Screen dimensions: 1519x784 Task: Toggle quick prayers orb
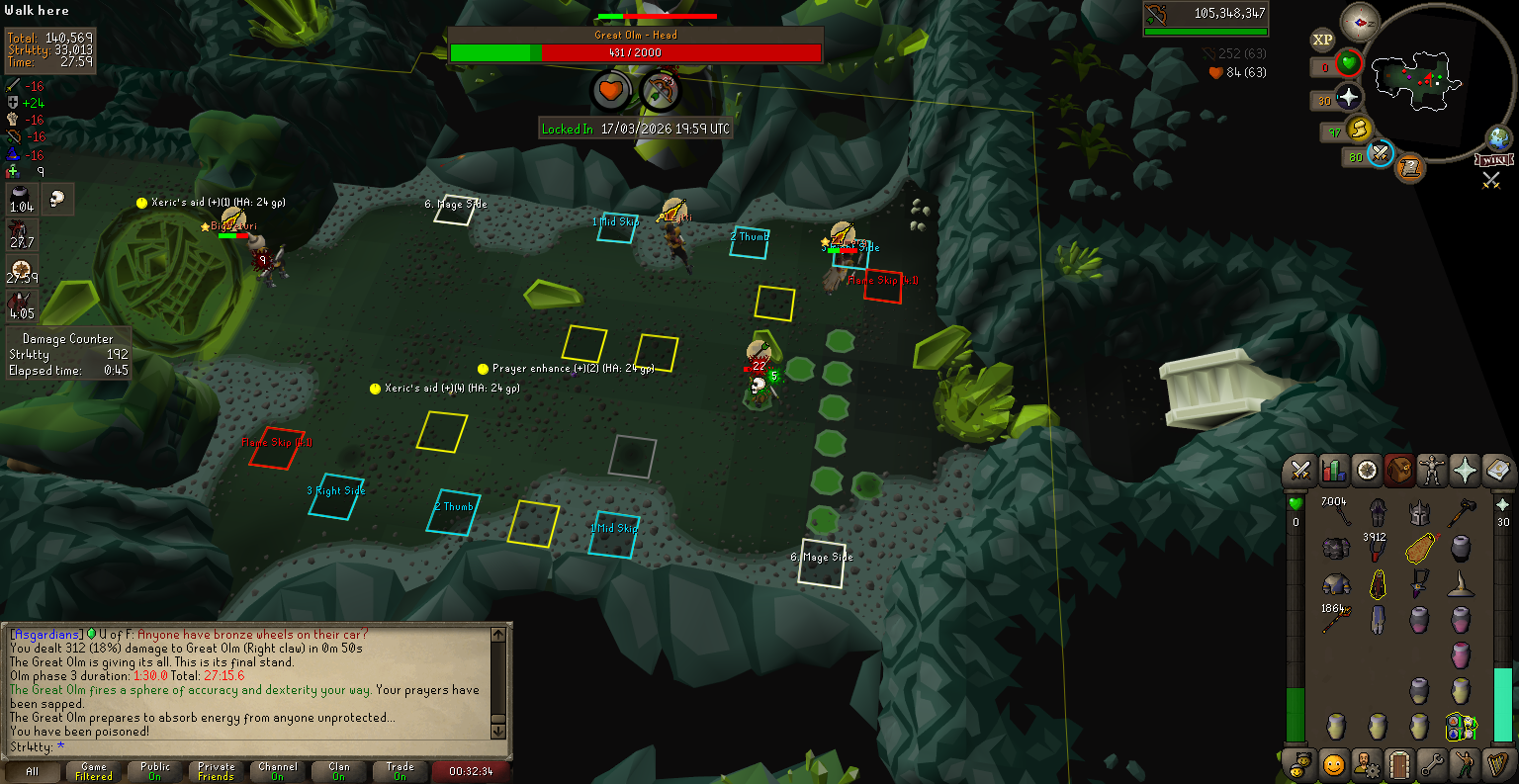point(1349,98)
